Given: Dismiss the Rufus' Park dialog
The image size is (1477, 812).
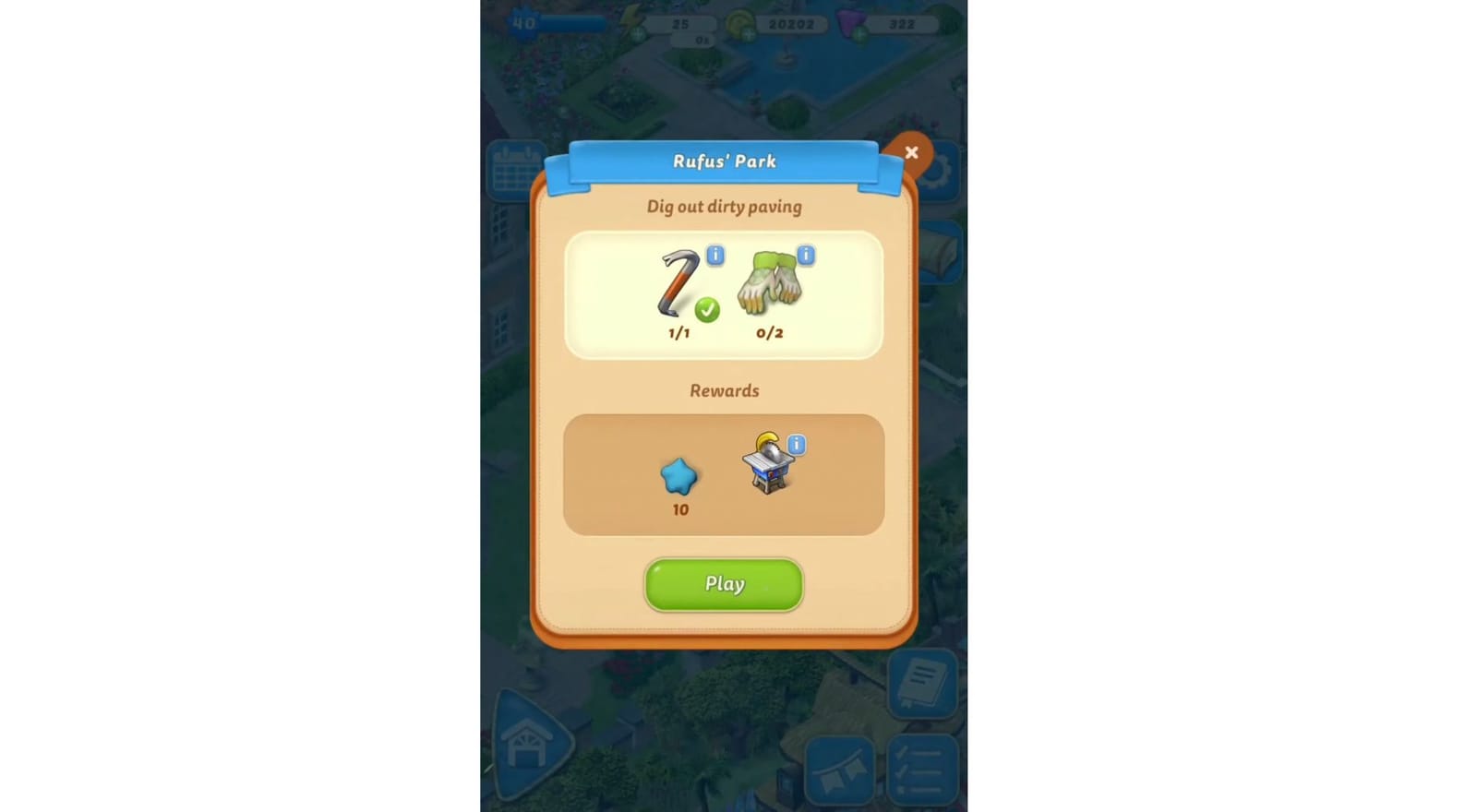Looking at the screenshot, I should pyautogui.click(x=912, y=152).
